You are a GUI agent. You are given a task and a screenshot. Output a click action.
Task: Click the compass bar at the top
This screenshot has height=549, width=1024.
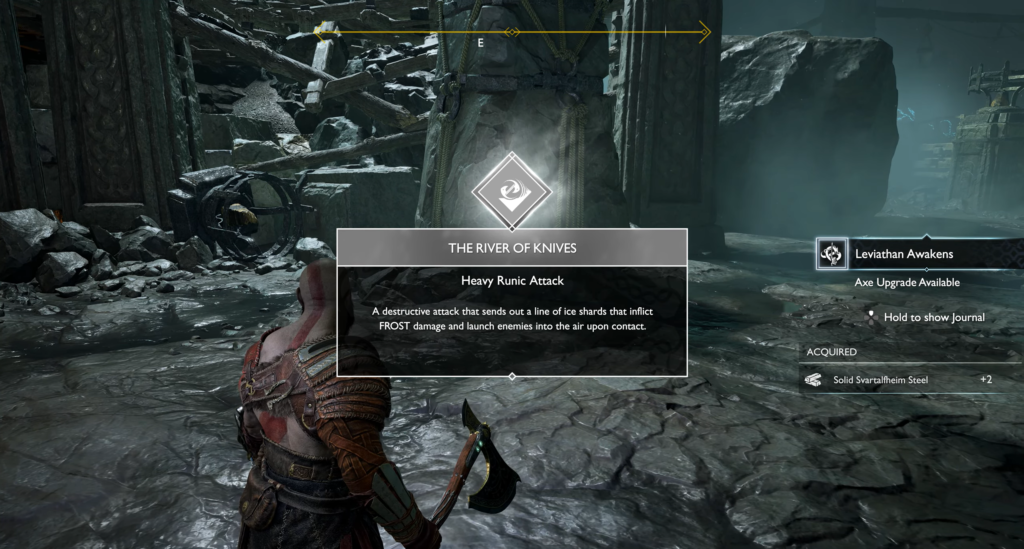(x=512, y=33)
